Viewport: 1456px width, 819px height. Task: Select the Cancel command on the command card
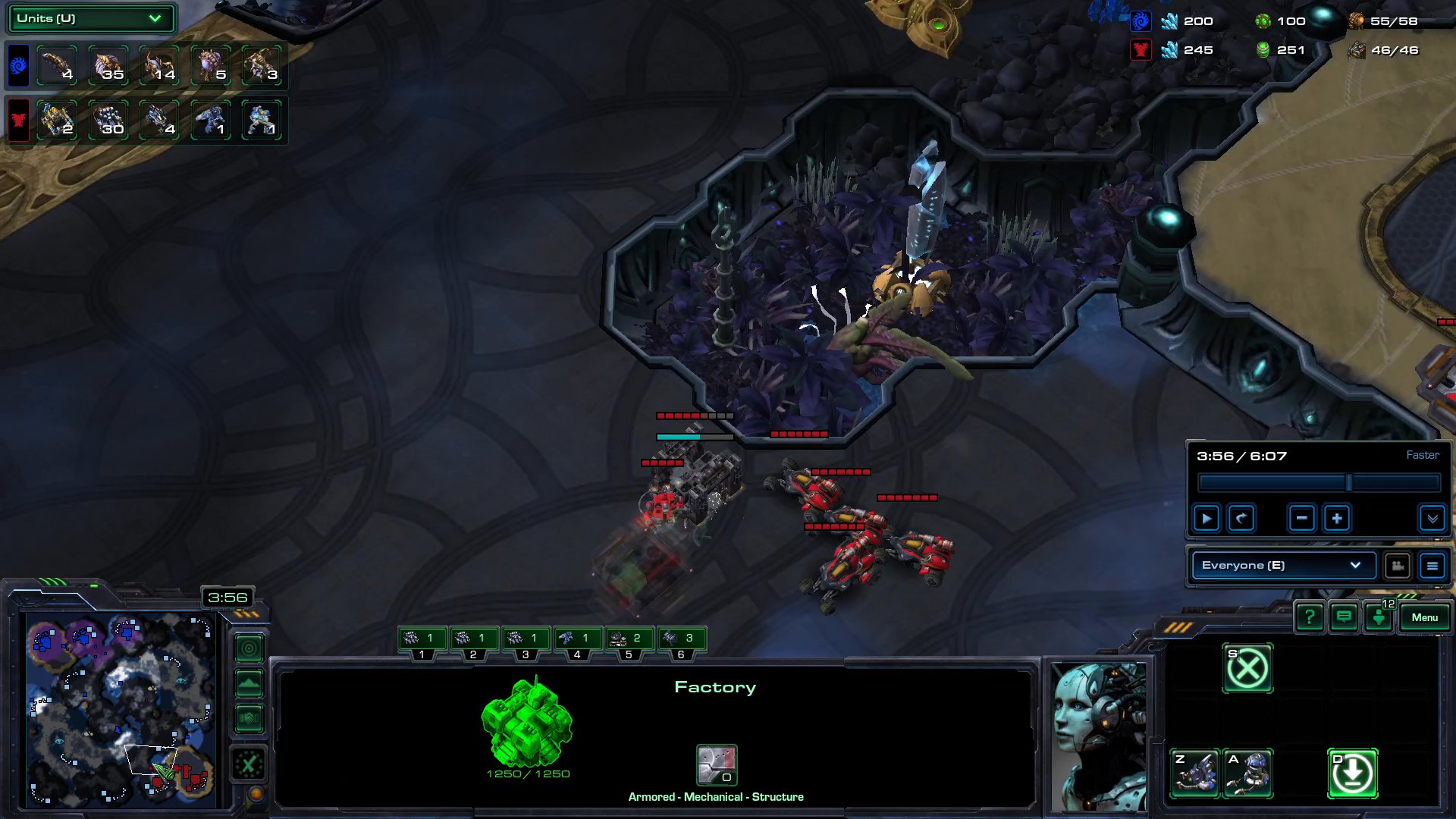pyautogui.click(x=1249, y=669)
